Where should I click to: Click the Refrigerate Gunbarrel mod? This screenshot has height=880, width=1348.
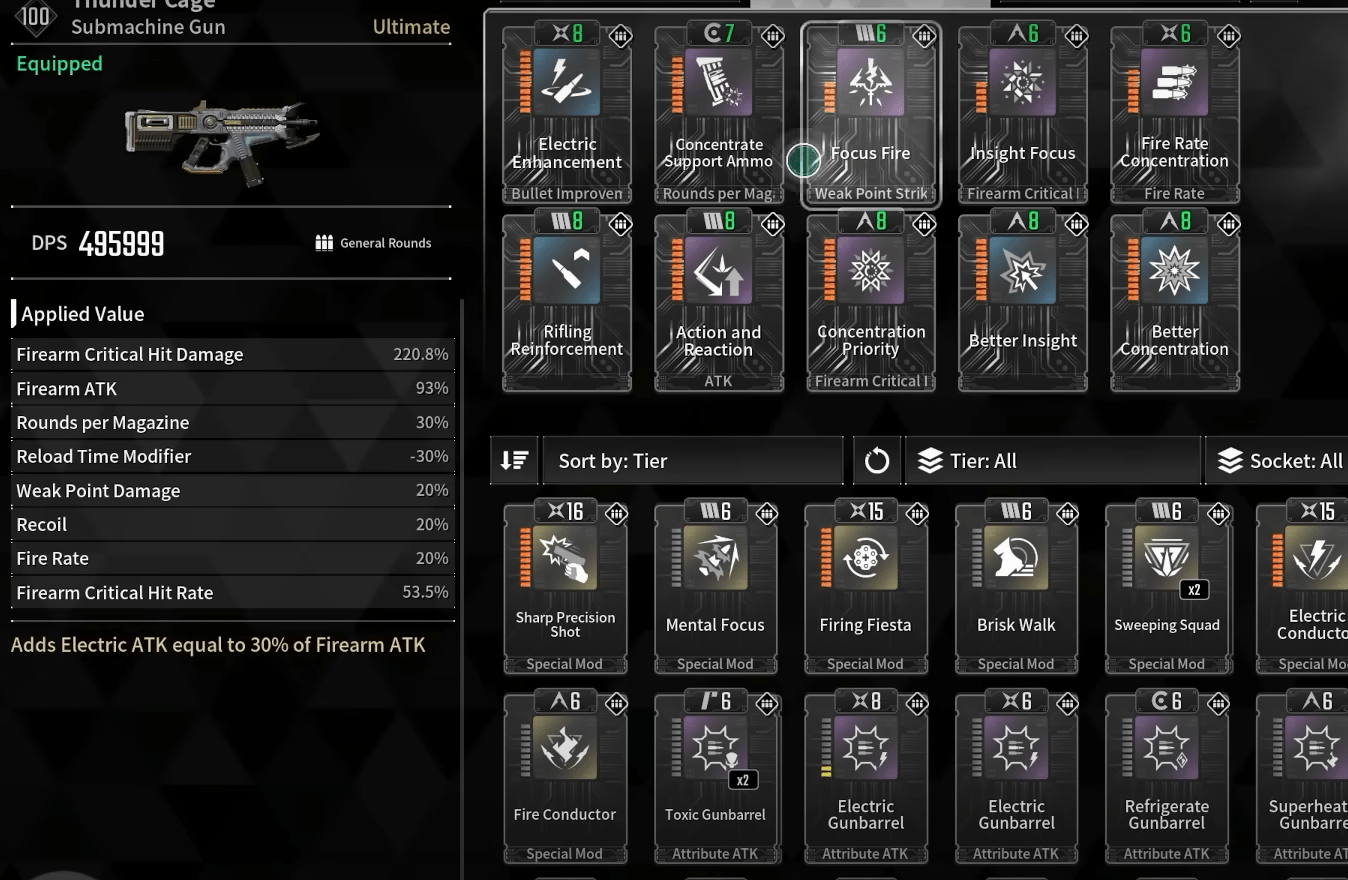1166,775
